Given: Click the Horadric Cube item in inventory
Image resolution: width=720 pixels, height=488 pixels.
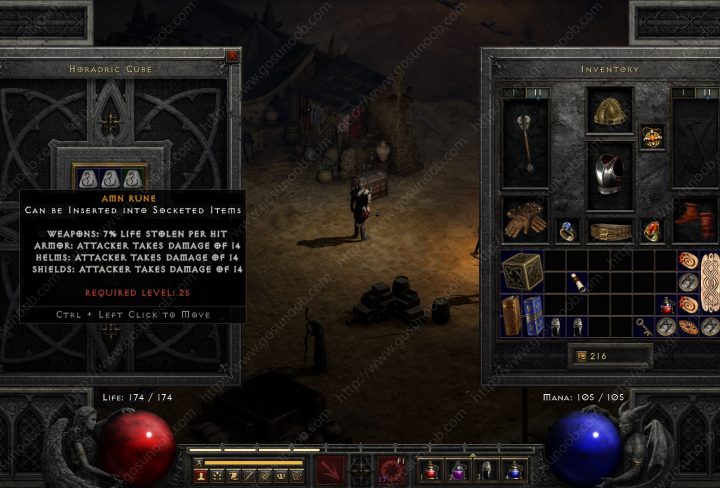Looking at the screenshot, I should pos(522,271).
